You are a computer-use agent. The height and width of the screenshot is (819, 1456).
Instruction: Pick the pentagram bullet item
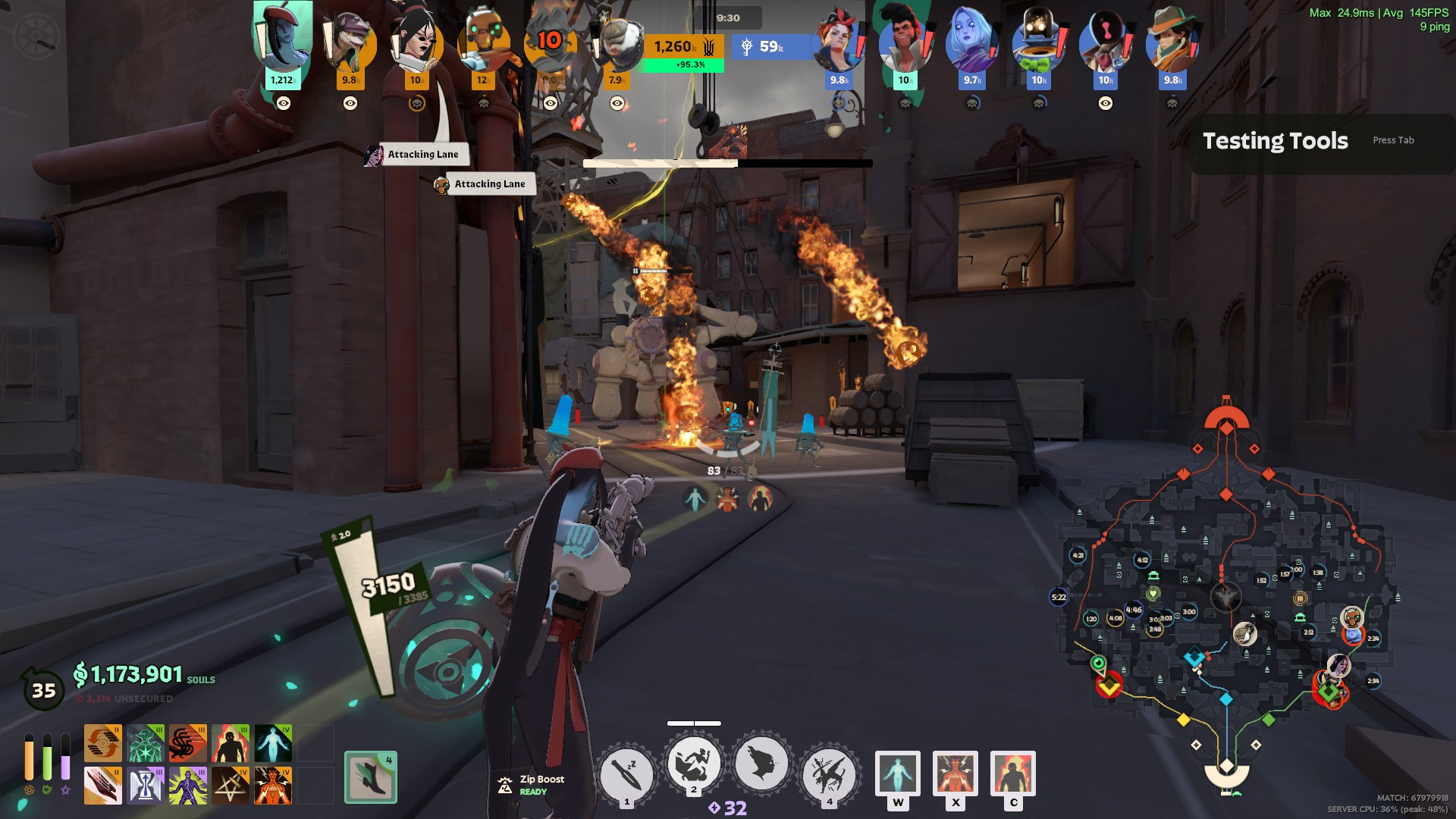[230, 786]
